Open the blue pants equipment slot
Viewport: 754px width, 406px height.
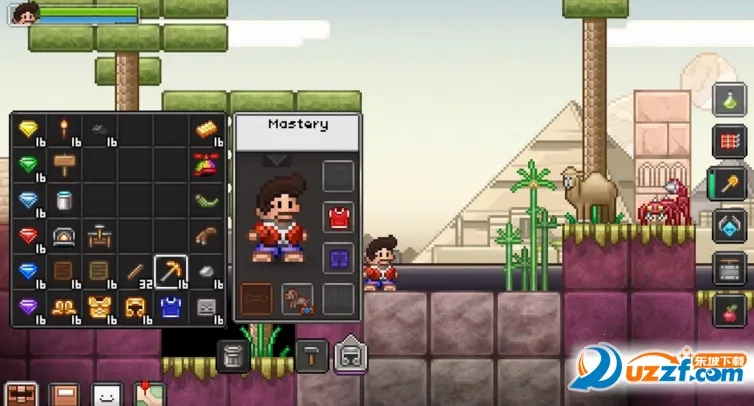pyautogui.click(x=338, y=258)
